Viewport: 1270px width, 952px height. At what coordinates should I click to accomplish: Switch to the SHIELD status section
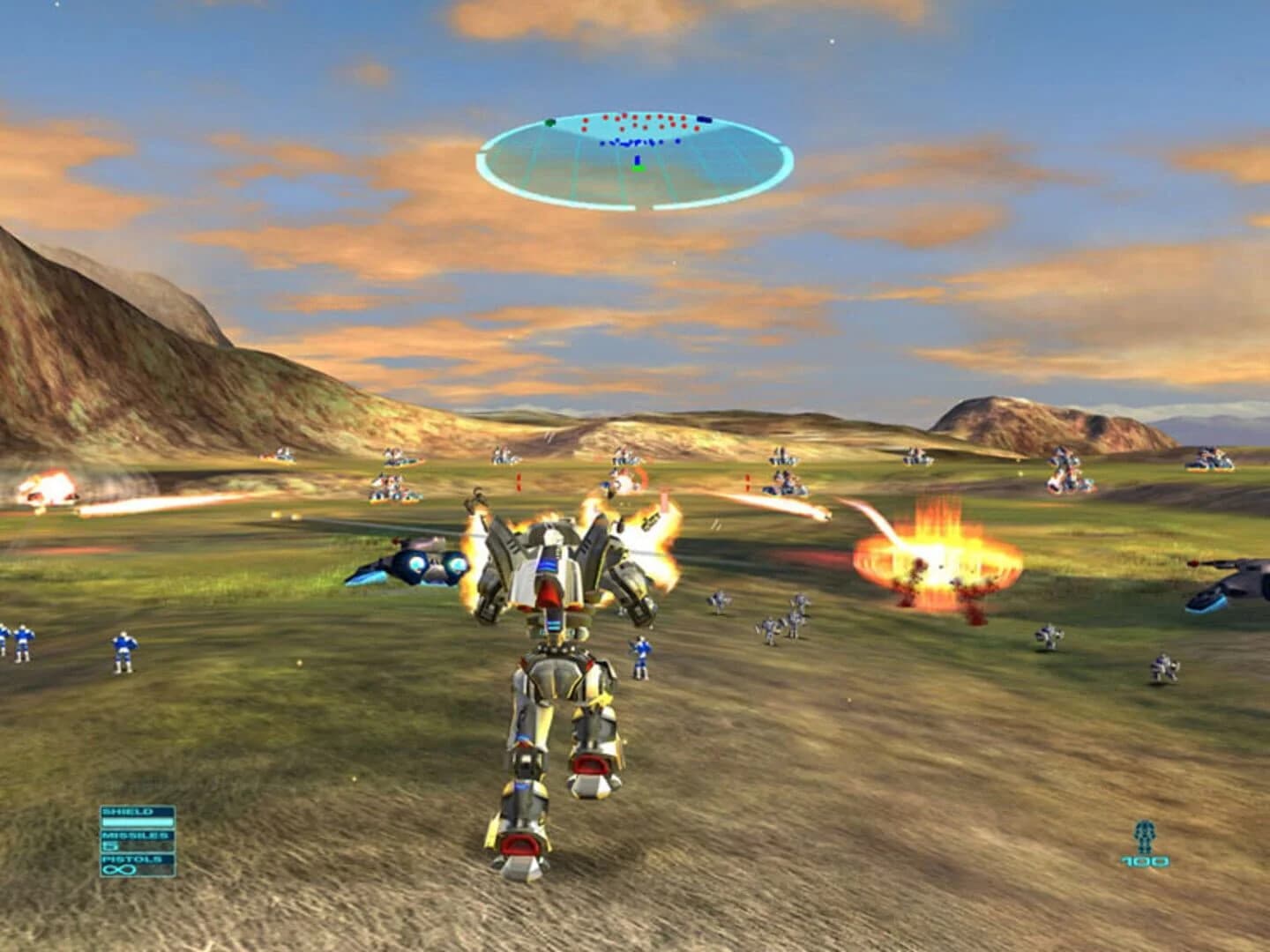[128, 811]
